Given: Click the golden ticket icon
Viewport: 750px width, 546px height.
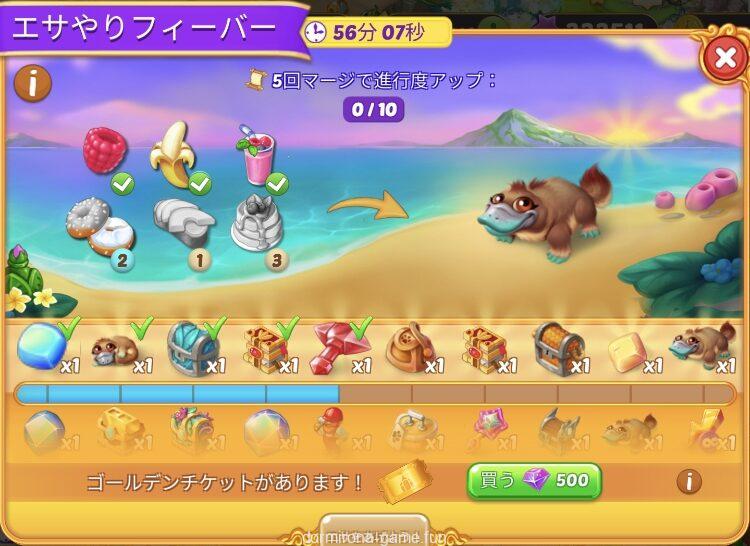Looking at the screenshot, I should coord(406,482).
